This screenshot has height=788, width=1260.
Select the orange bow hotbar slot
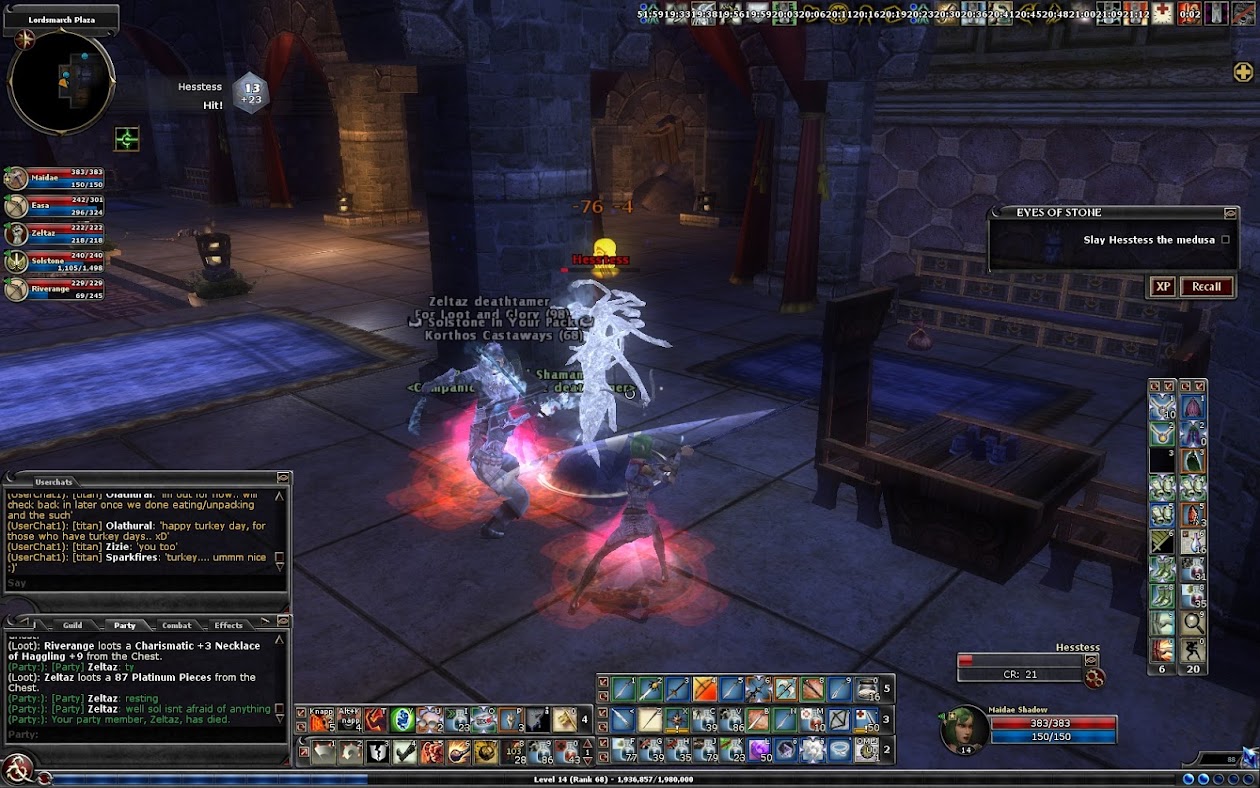pos(706,689)
